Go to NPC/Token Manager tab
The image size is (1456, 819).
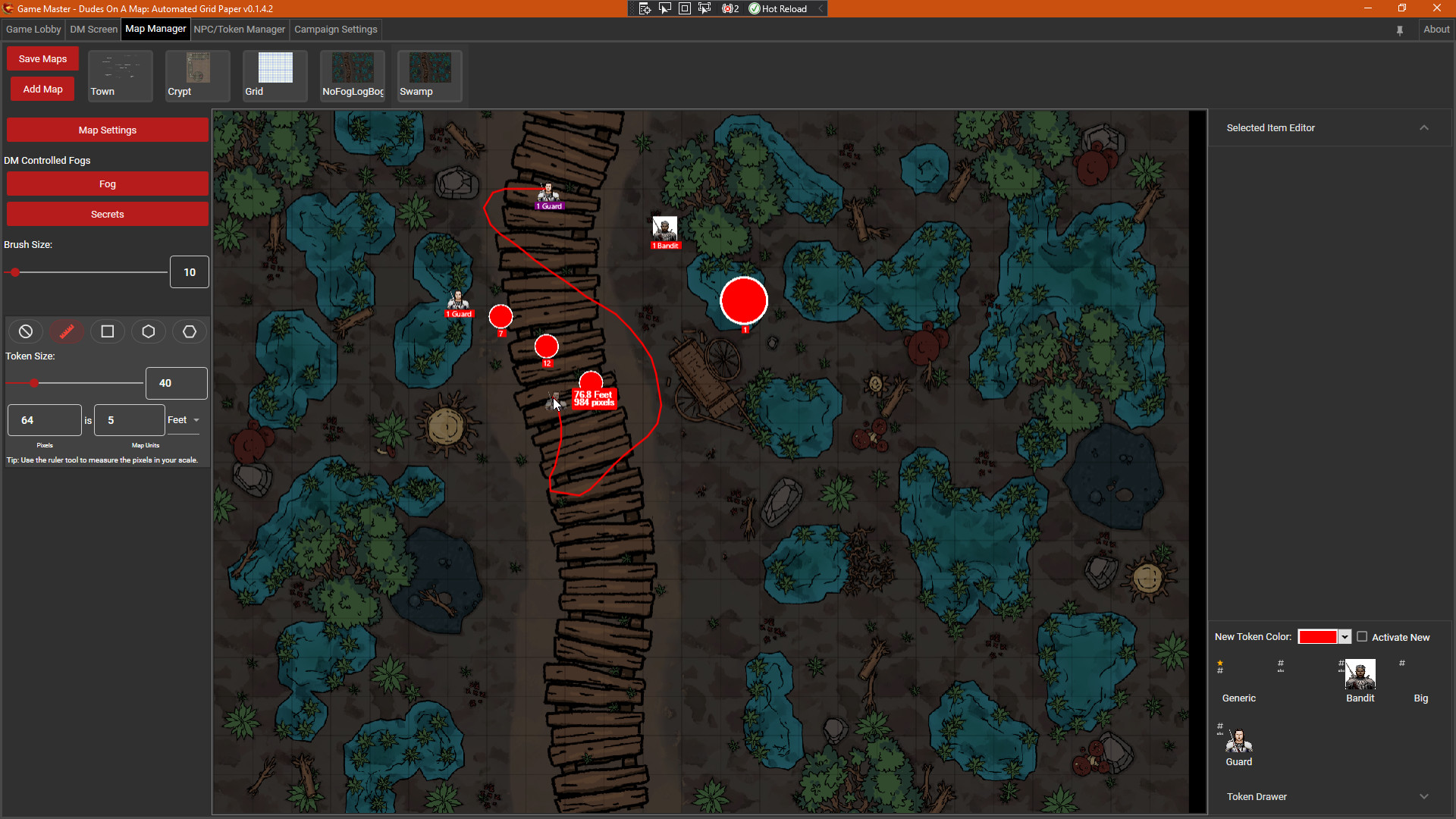point(239,30)
